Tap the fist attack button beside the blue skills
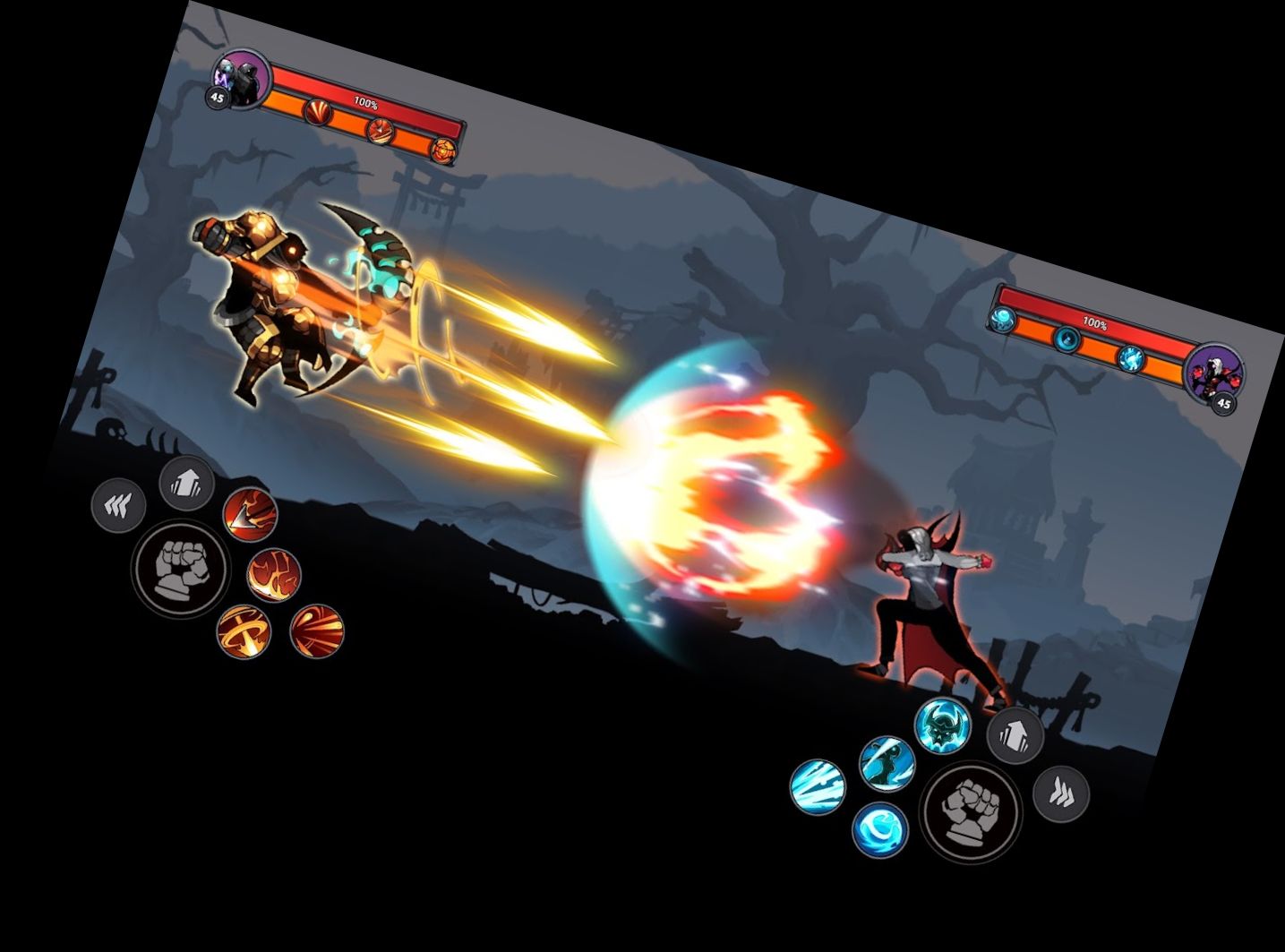 click(970, 811)
